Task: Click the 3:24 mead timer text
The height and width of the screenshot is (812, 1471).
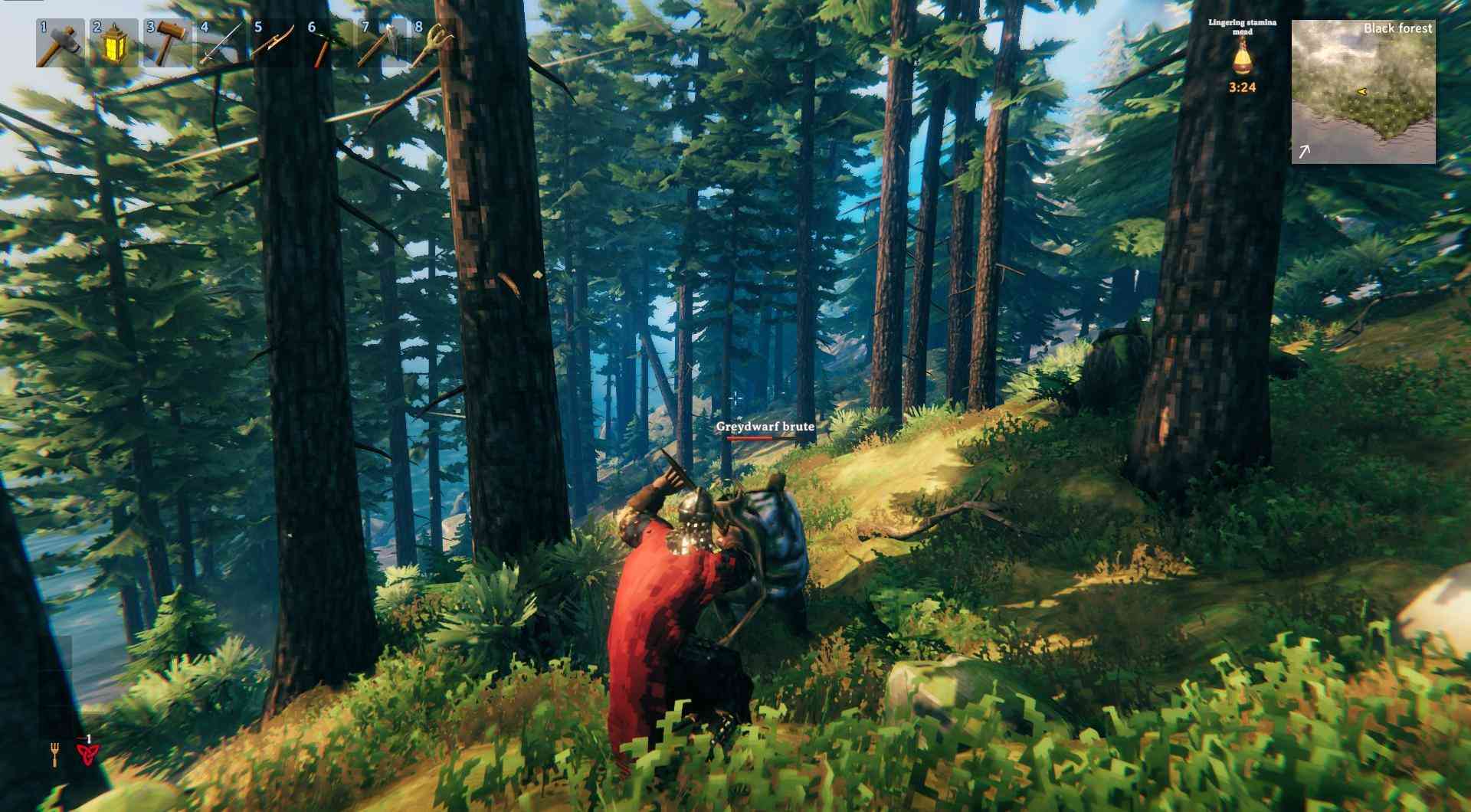Action: (1243, 87)
